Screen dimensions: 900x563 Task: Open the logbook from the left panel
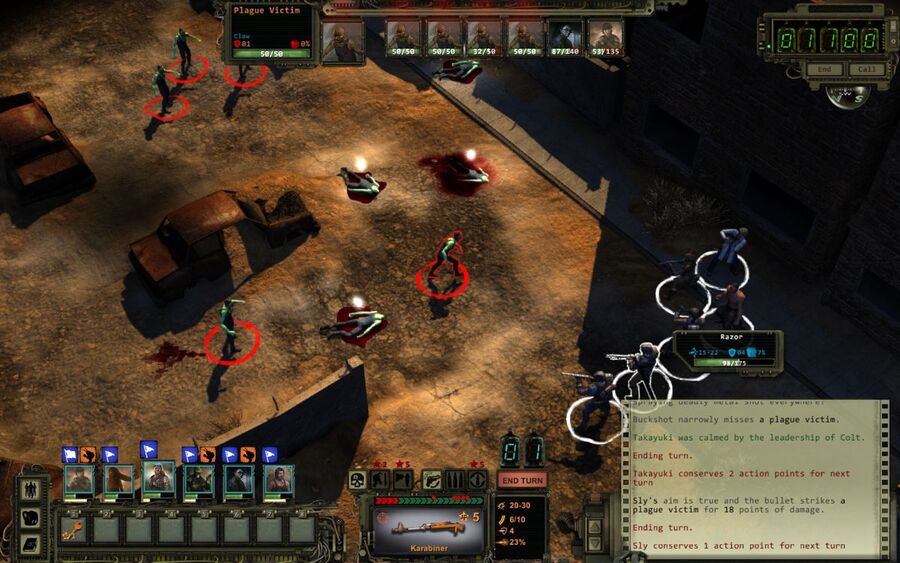[x=31, y=543]
